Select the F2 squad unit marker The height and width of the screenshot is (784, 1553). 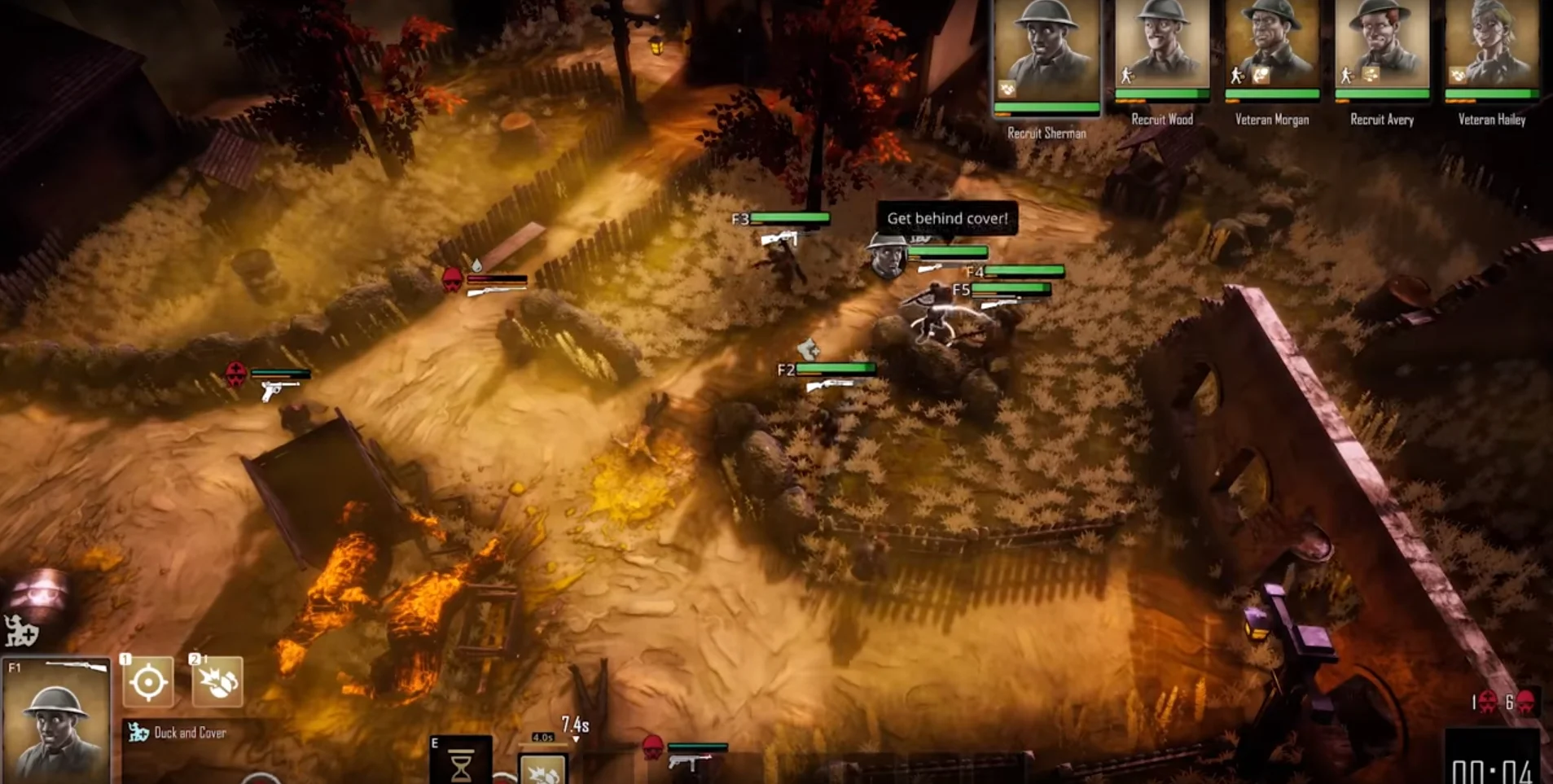point(785,370)
